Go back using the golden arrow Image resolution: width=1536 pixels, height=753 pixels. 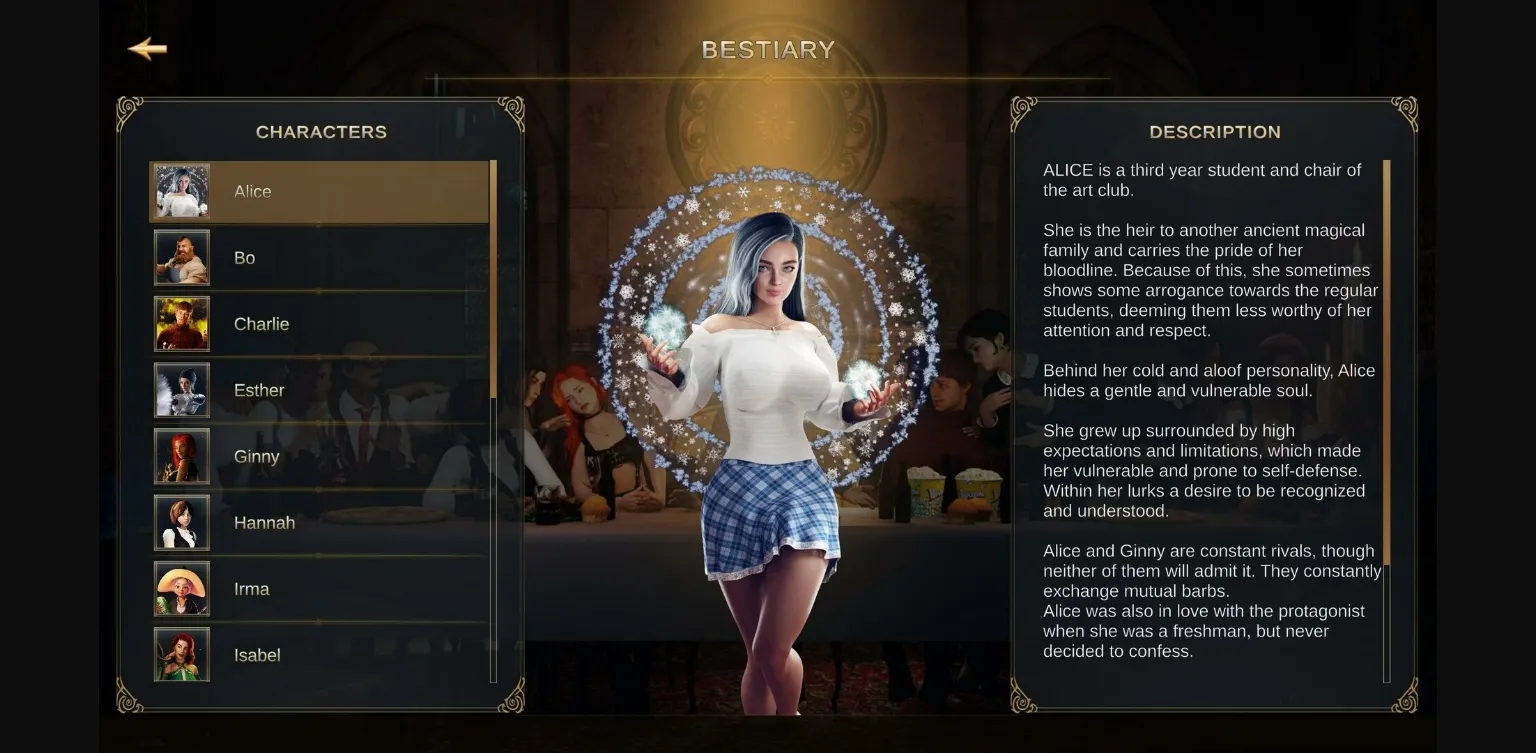click(x=147, y=49)
